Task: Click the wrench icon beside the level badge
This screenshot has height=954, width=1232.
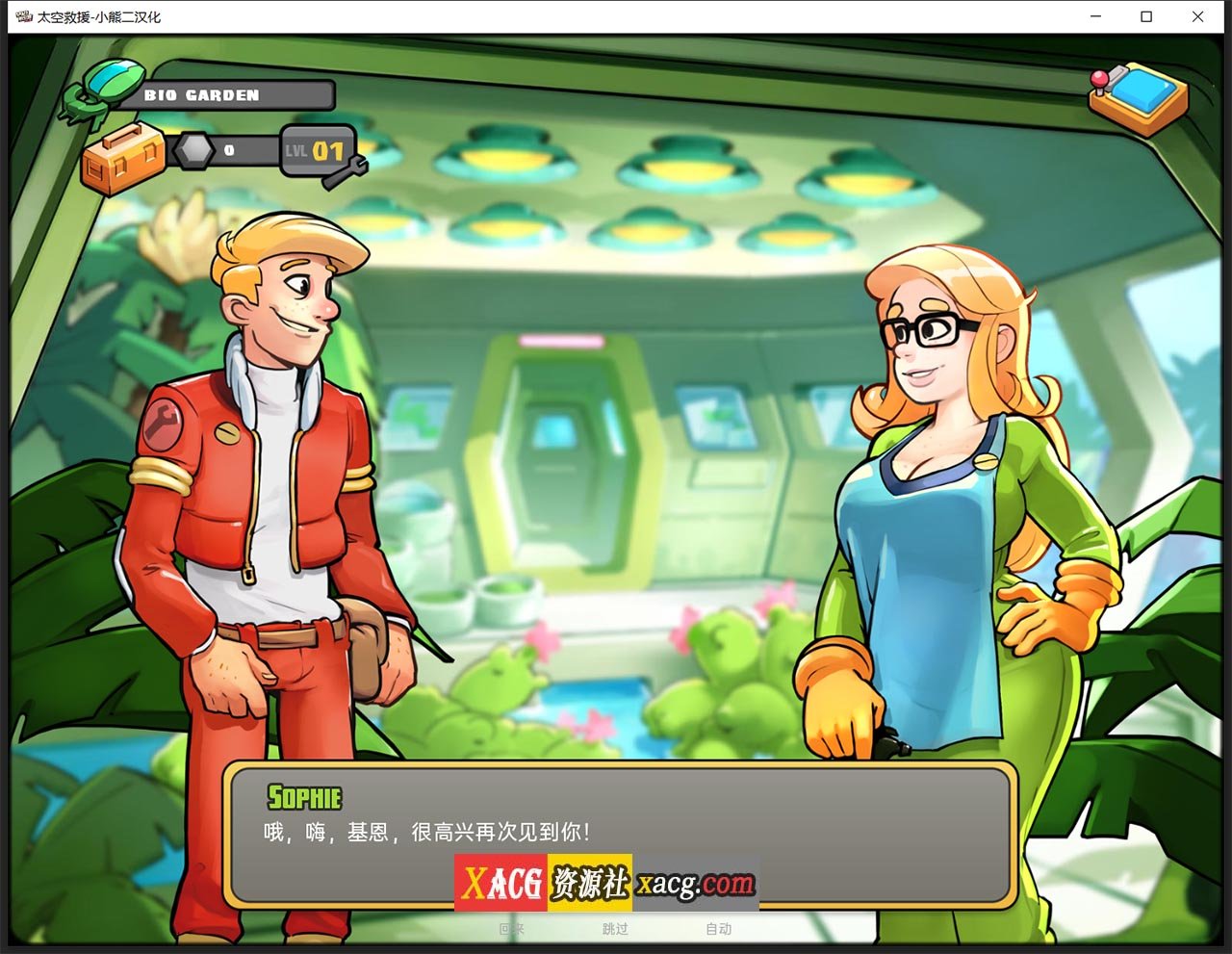Action: (352, 170)
